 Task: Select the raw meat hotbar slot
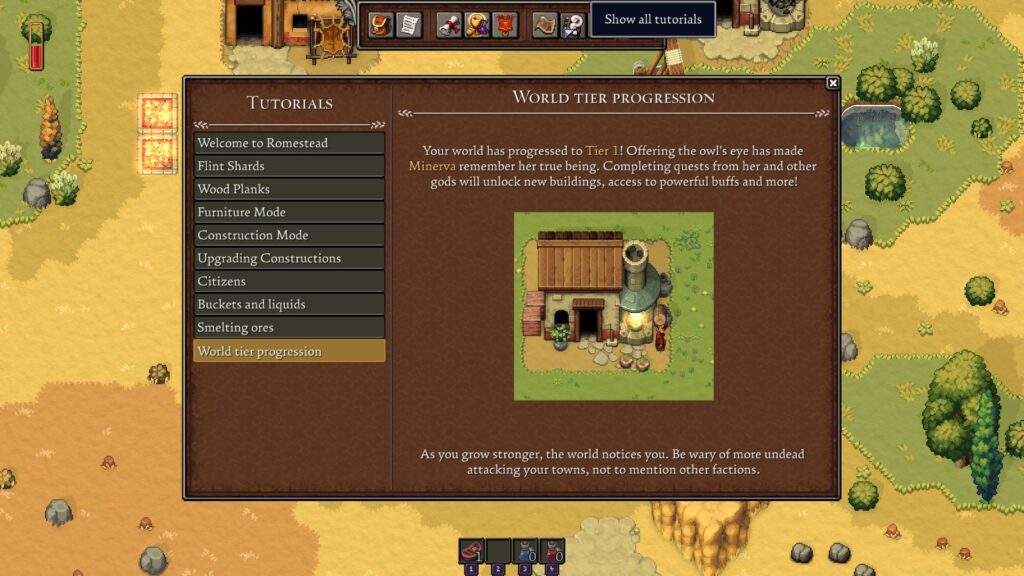pos(471,551)
